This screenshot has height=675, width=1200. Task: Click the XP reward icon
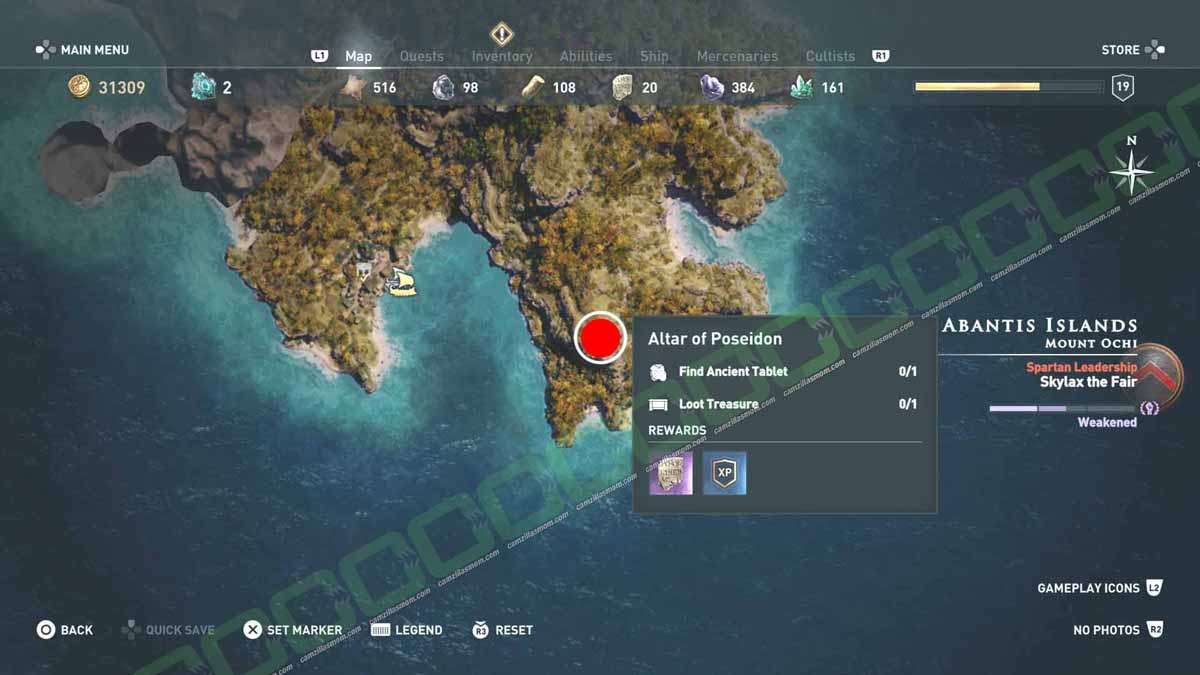point(724,473)
